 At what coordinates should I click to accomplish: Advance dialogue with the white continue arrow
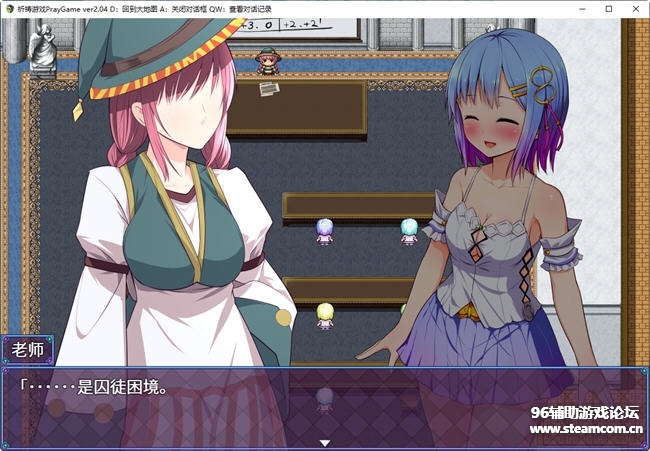click(324, 441)
